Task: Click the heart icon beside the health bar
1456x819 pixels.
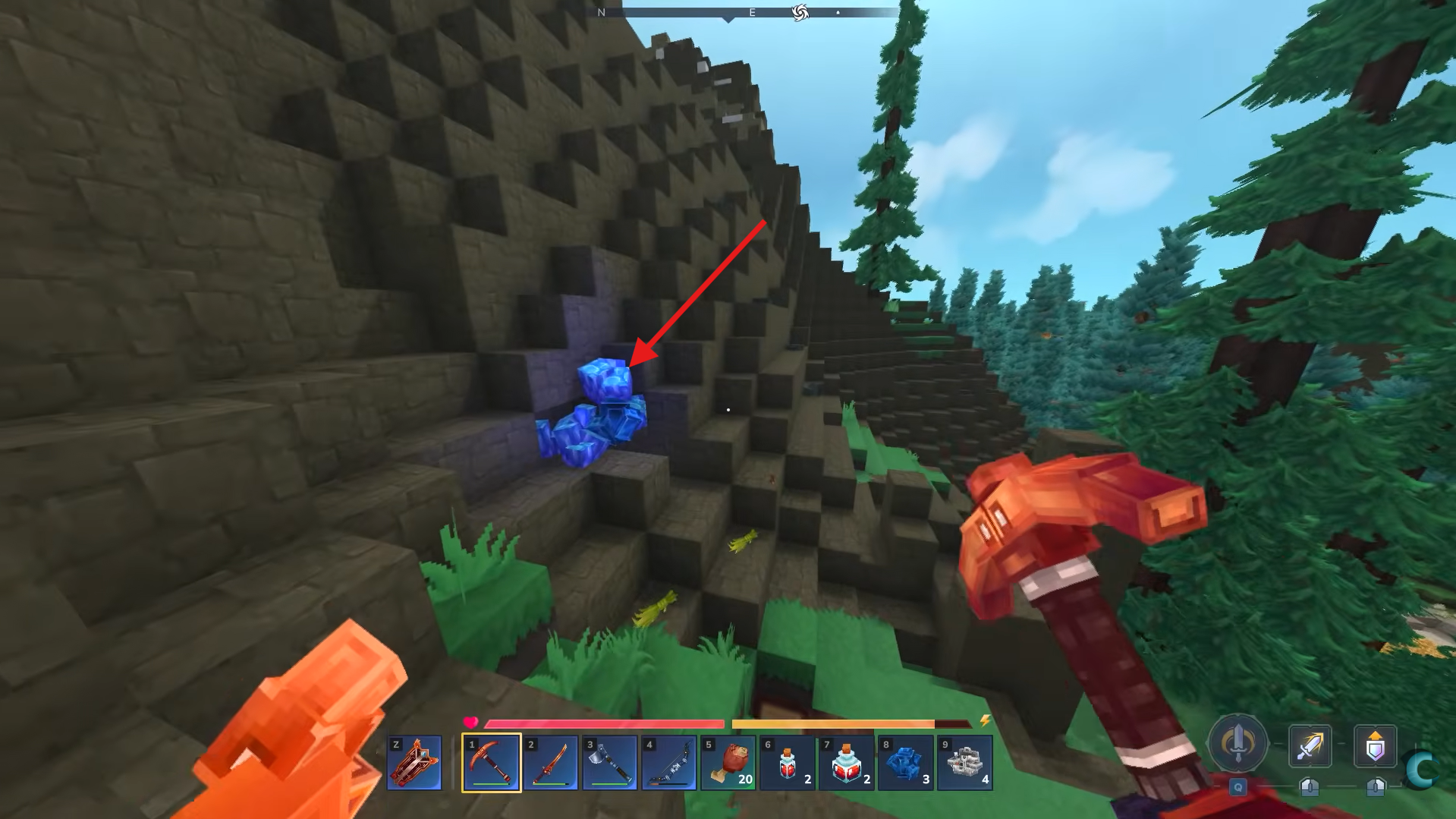Action: (x=470, y=723)
